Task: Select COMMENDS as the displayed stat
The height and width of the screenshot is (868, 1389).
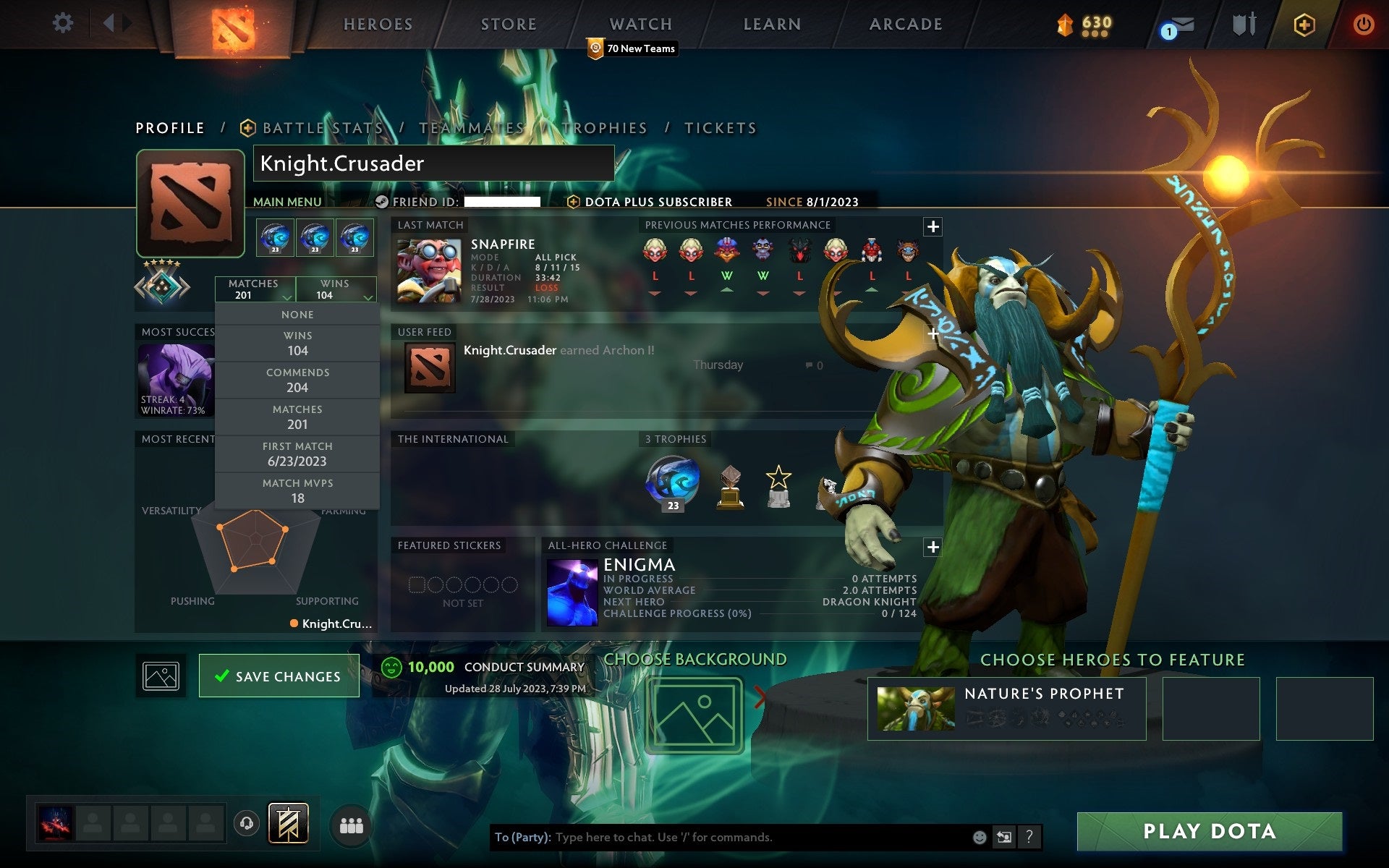Action: pos(298,380)
